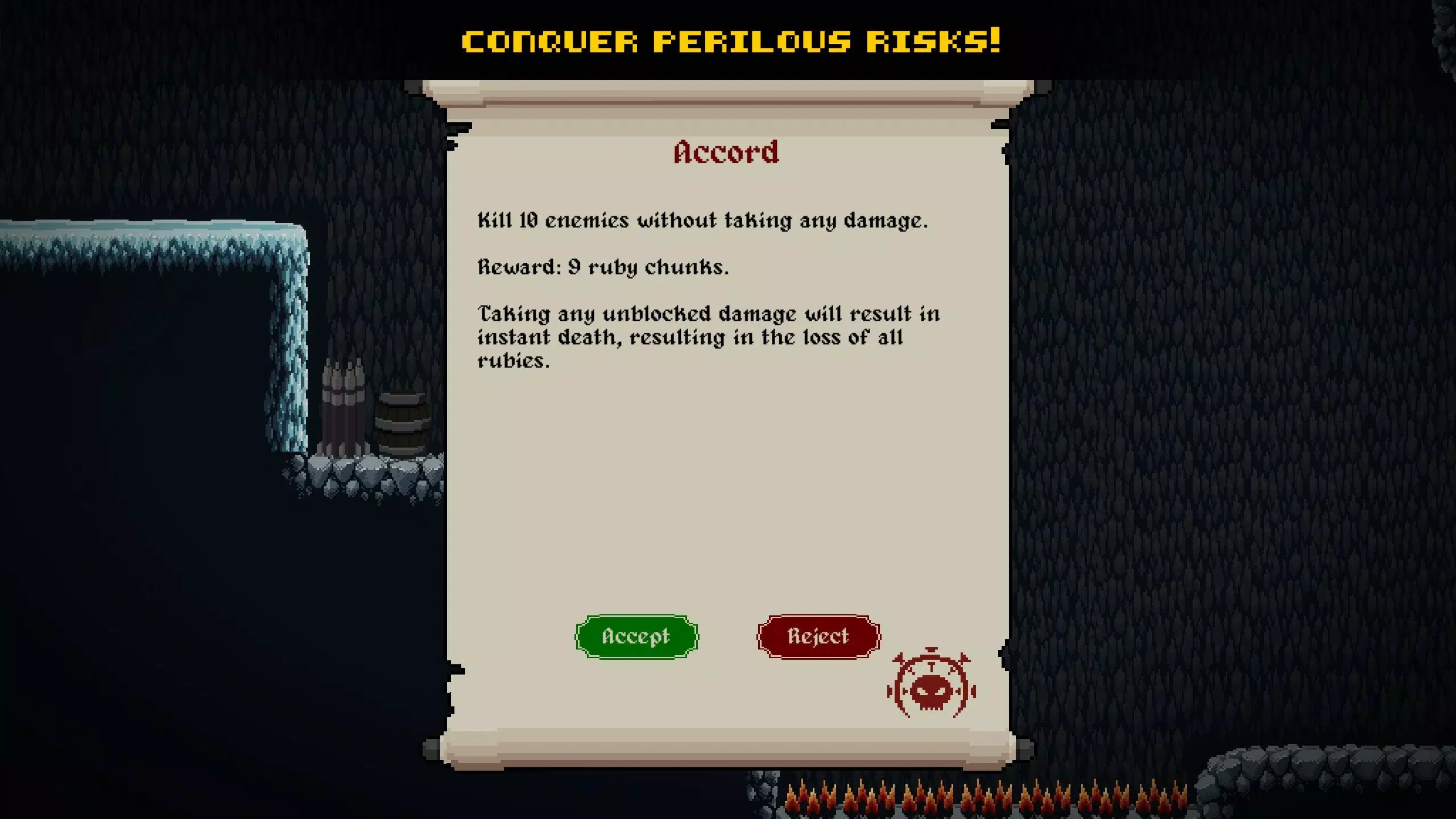Click the Accord title on the scroll
This screenshot has width=1456, height=819.
tap(727, 152)
